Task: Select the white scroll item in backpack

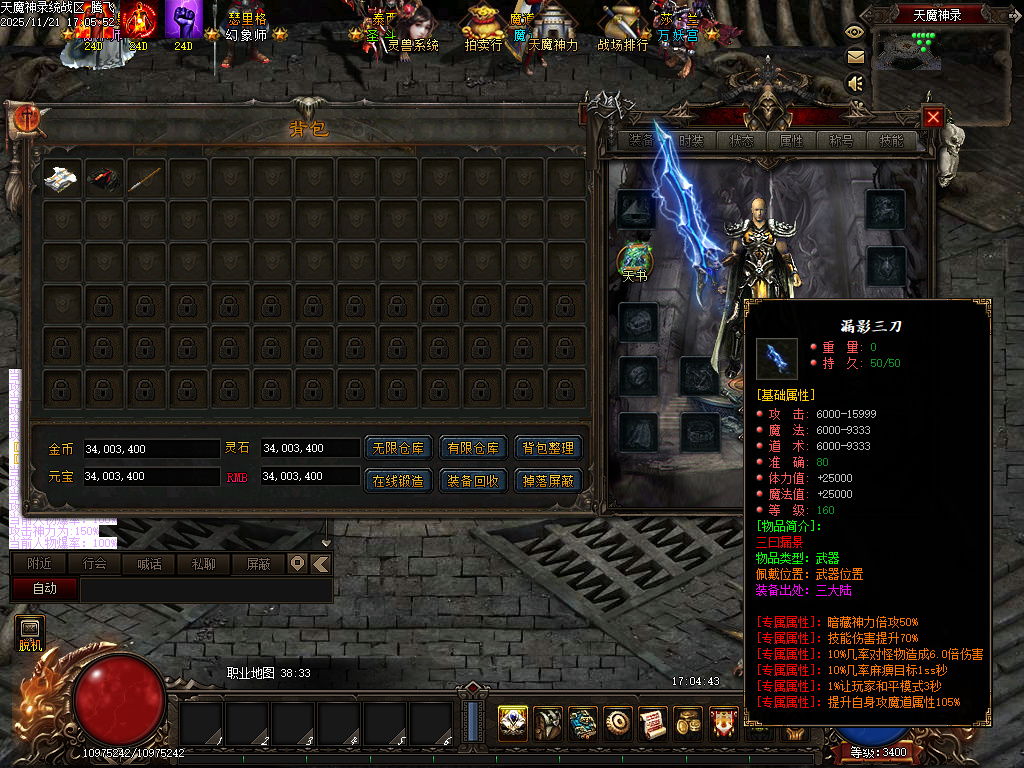Action: pyautogui.click(x=61, y=177)
